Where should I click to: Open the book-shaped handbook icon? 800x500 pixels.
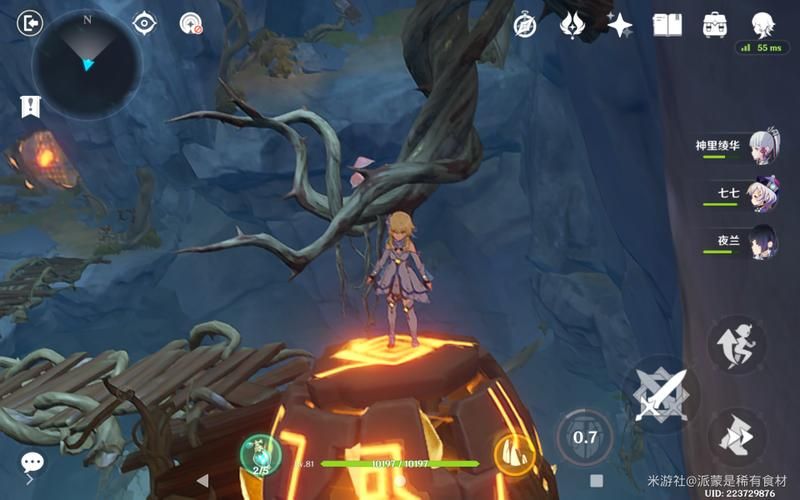click(667, 25)
